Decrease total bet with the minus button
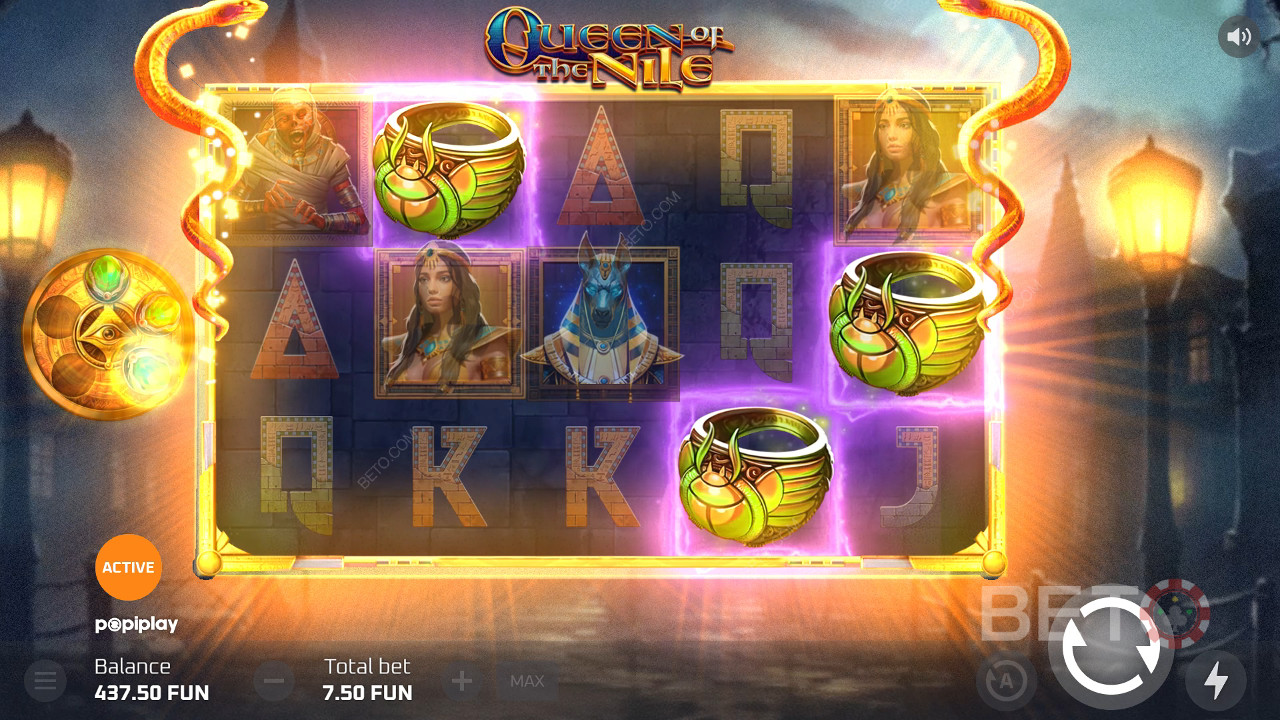This screenshot has height=720, width=1280. pyautogui.click(x=274, y=682)
